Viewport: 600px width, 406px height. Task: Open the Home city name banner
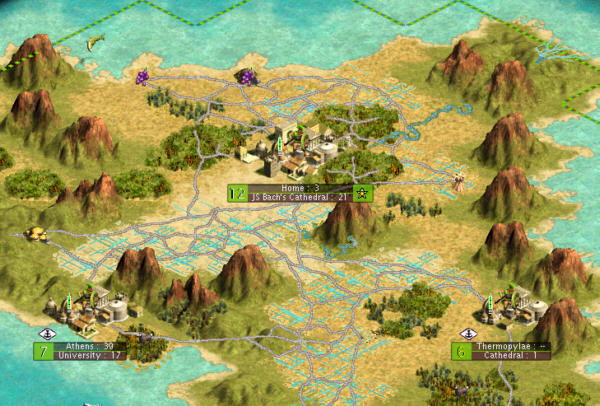(298, 187)
